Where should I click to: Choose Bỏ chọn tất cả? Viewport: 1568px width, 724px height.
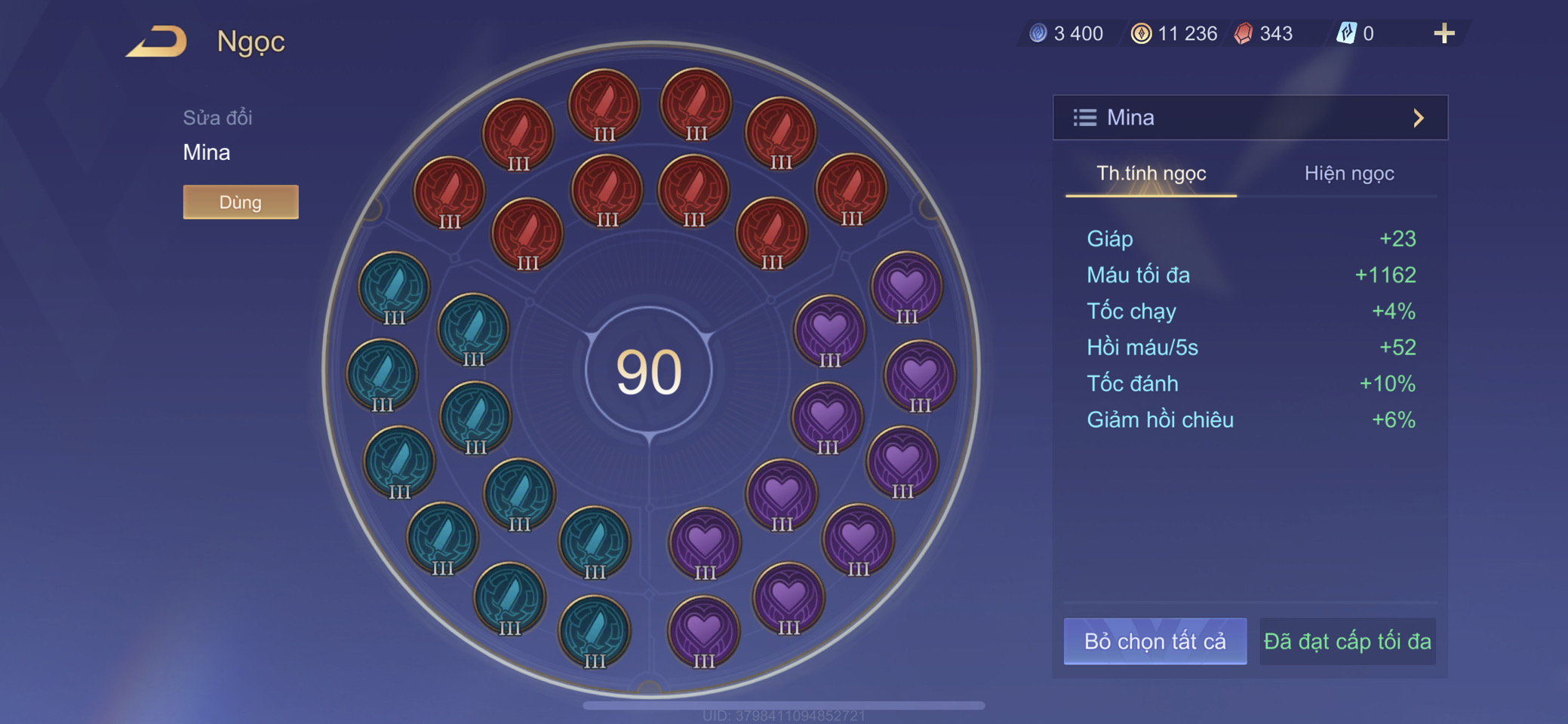tap(1154, 641)
